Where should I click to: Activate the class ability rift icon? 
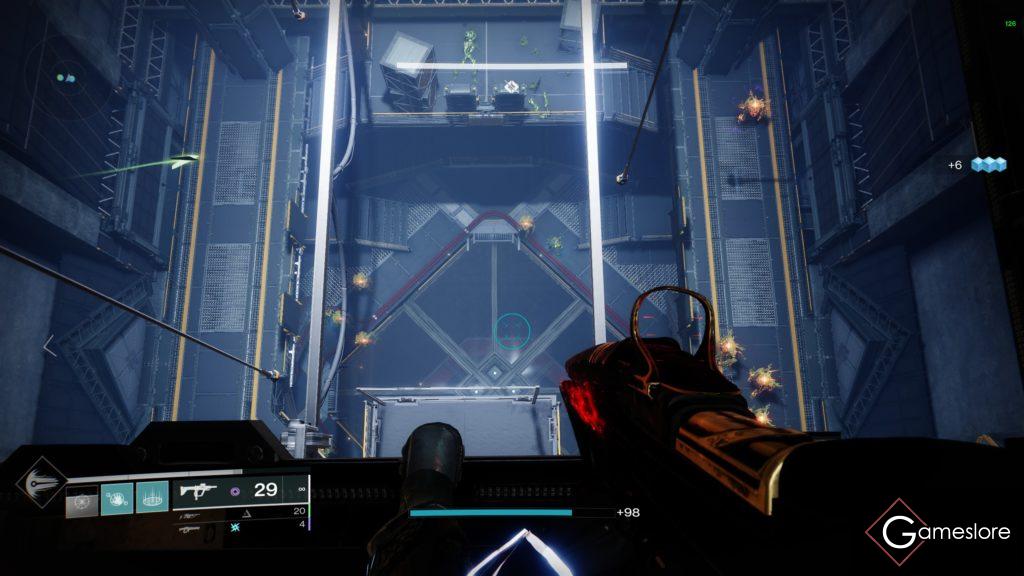(152, 498)
